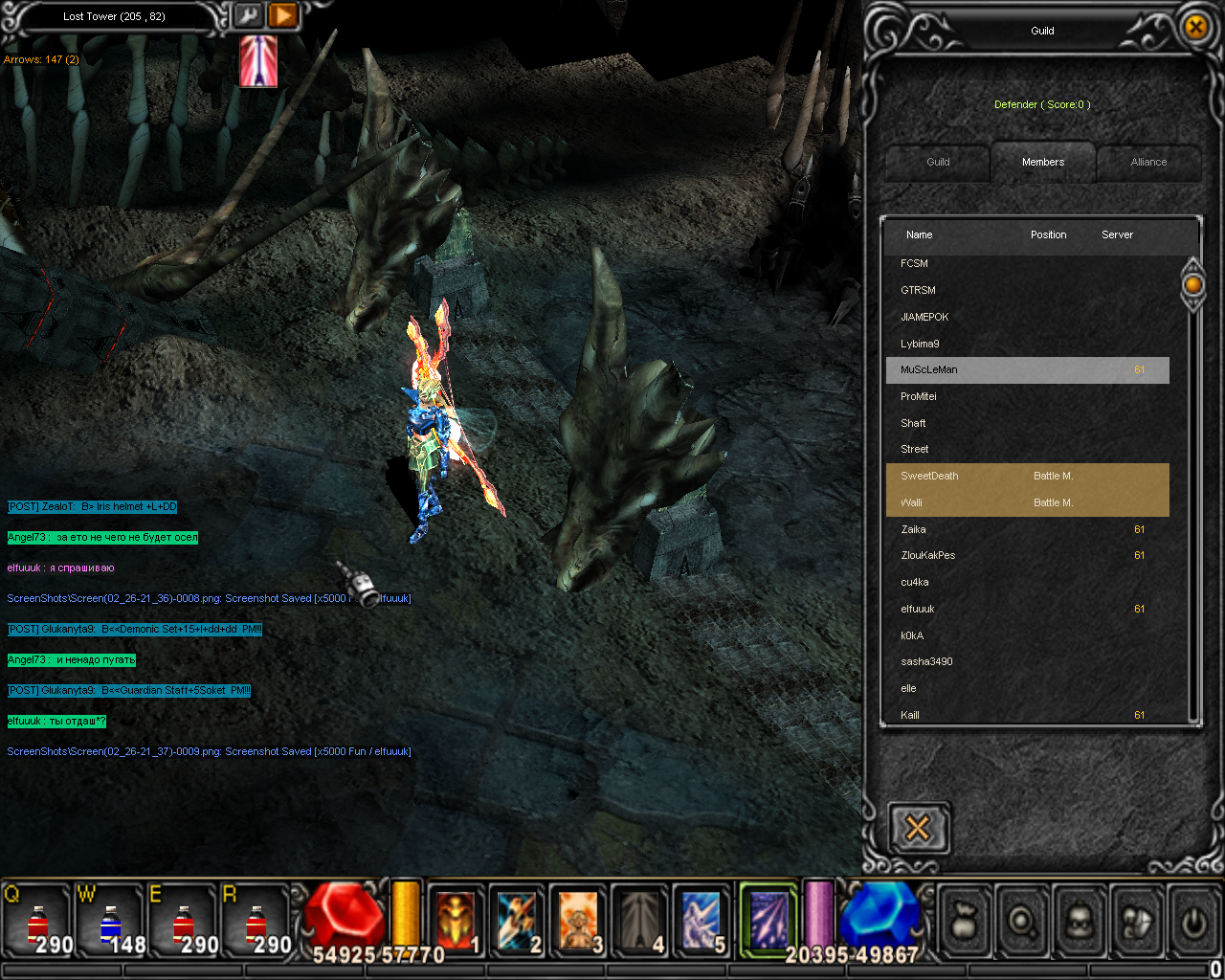Switch to the Guild tab

[938, 163]
